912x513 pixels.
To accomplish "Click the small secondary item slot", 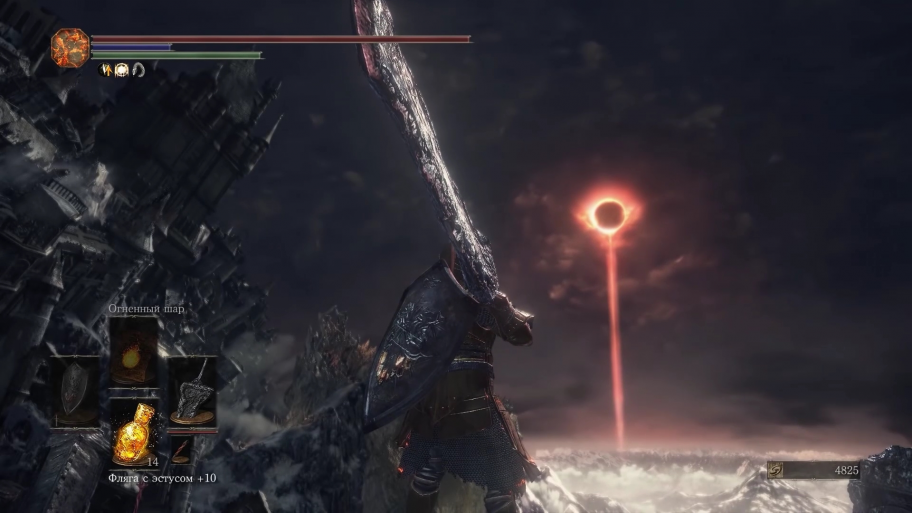I will tap(181, 451).
